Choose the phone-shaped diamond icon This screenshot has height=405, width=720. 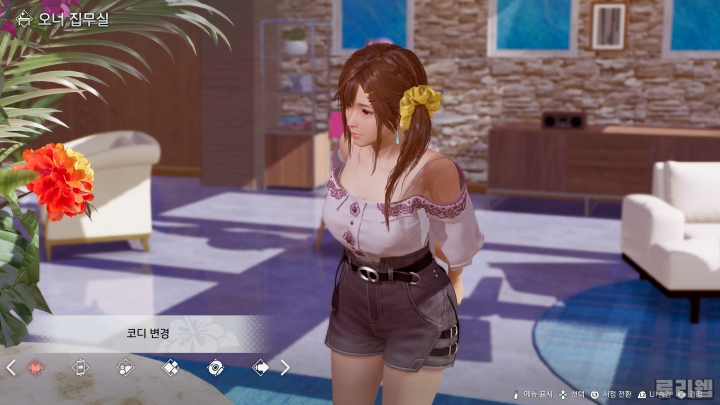click(81, 367)
